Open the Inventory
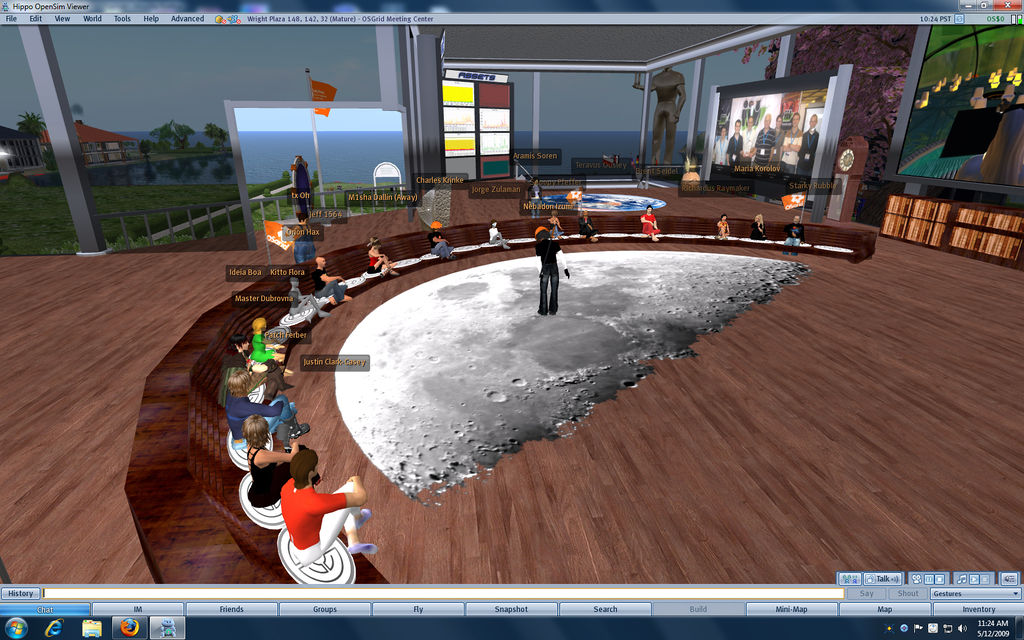The width and height of the screenshot is (1024, 640). pos(978,609)
